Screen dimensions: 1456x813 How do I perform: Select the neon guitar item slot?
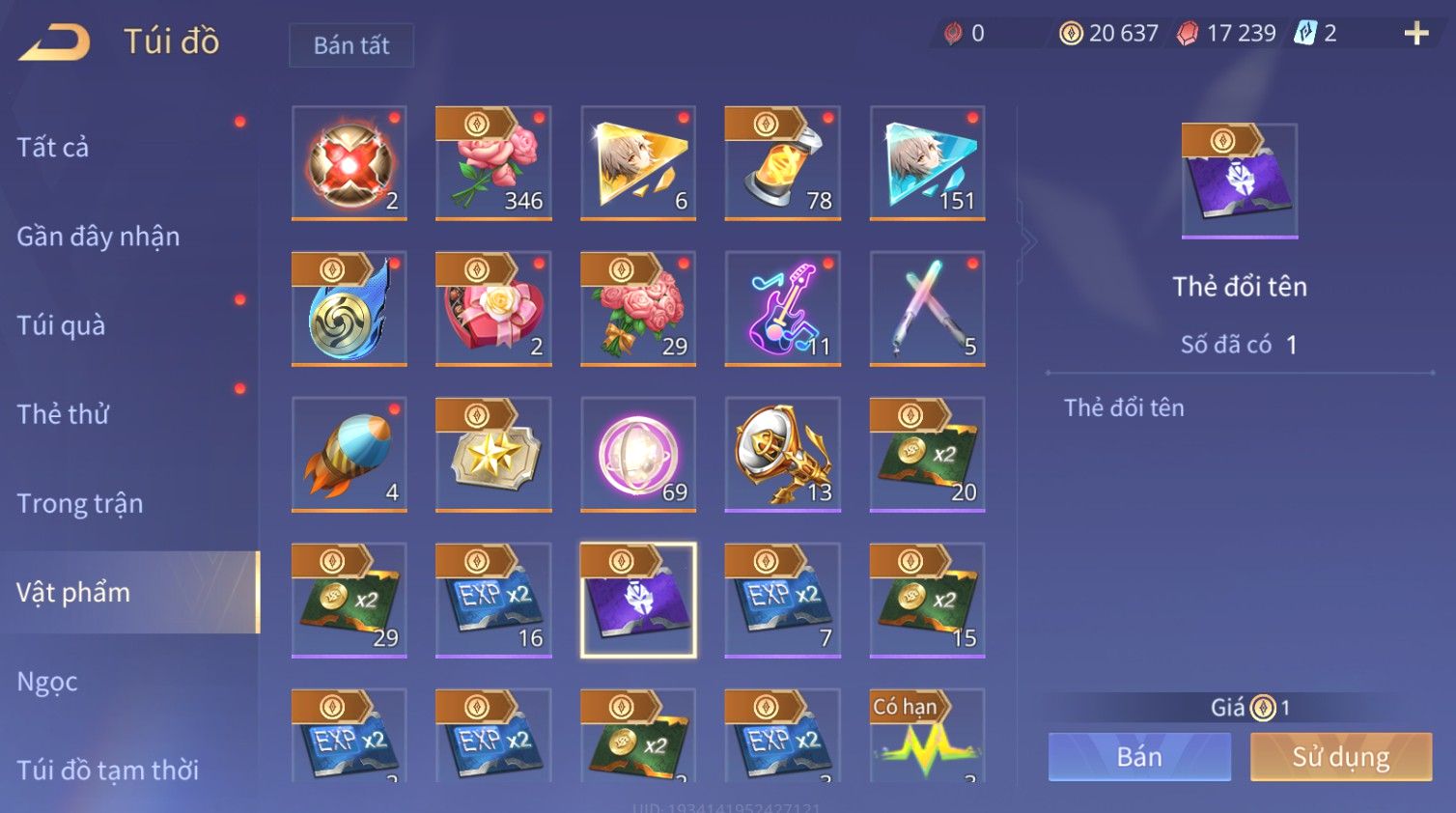point(783,309)
